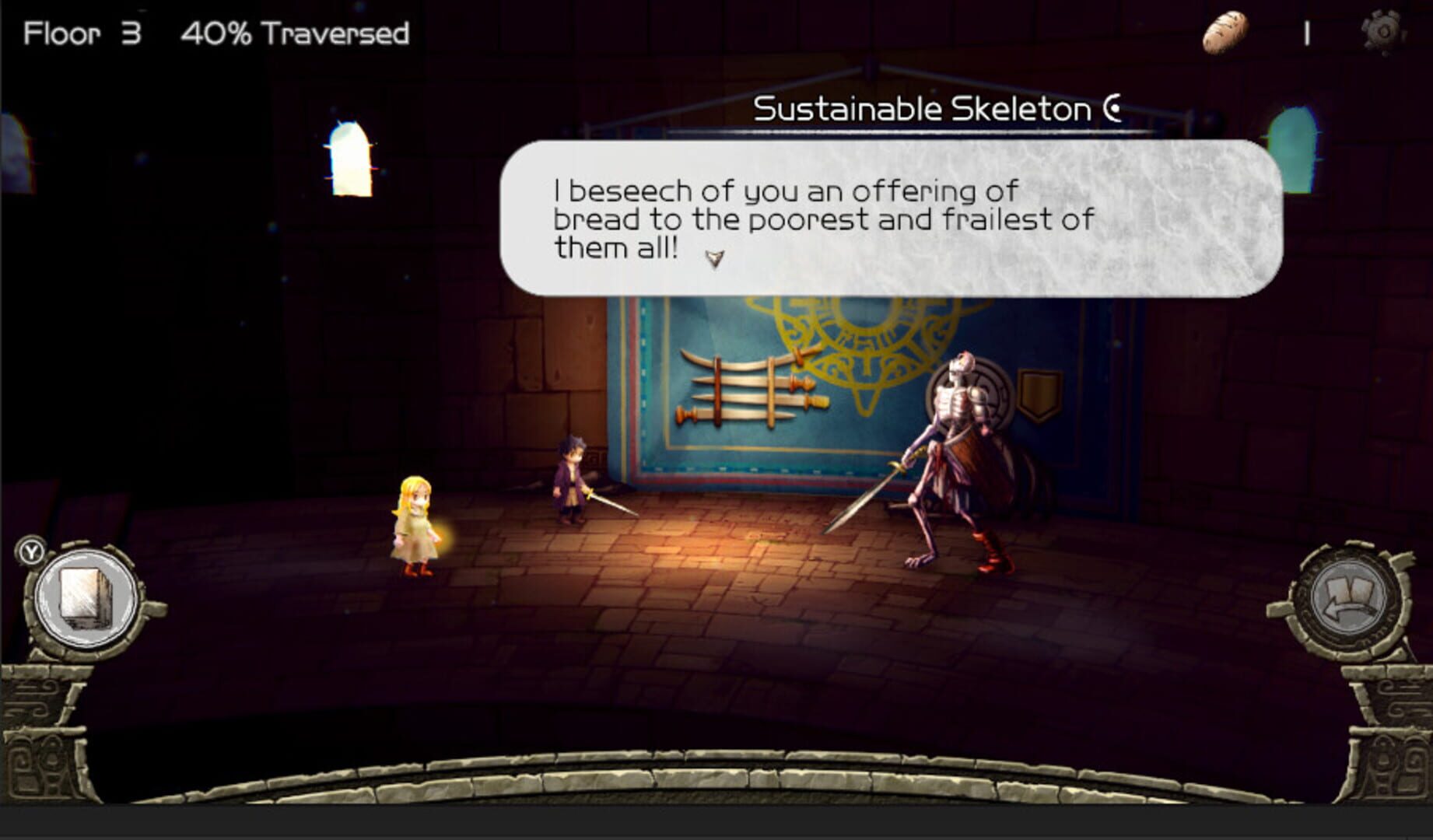Screen dimensions: 1433x840
Task: Click the bread item count numeral
Action: (1307, 31)
